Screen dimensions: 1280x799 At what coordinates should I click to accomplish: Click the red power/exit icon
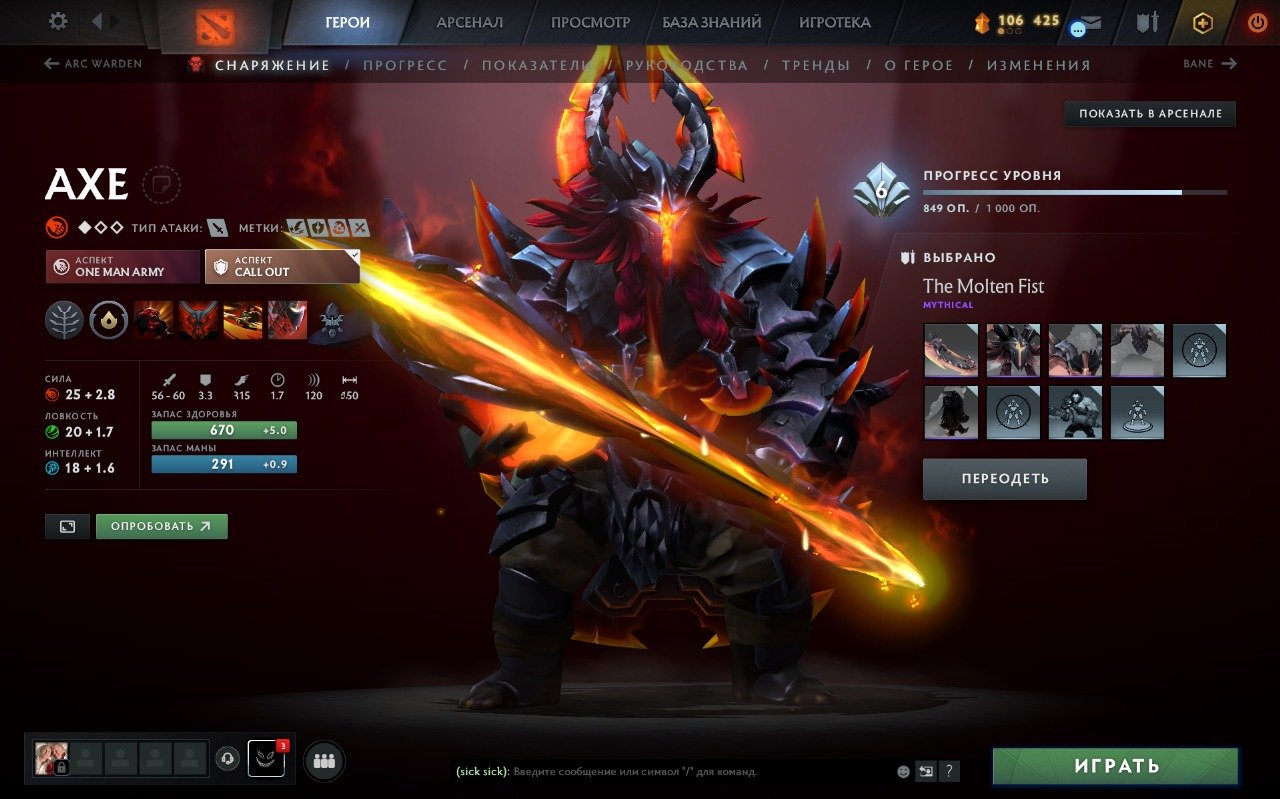(1259, 22)
